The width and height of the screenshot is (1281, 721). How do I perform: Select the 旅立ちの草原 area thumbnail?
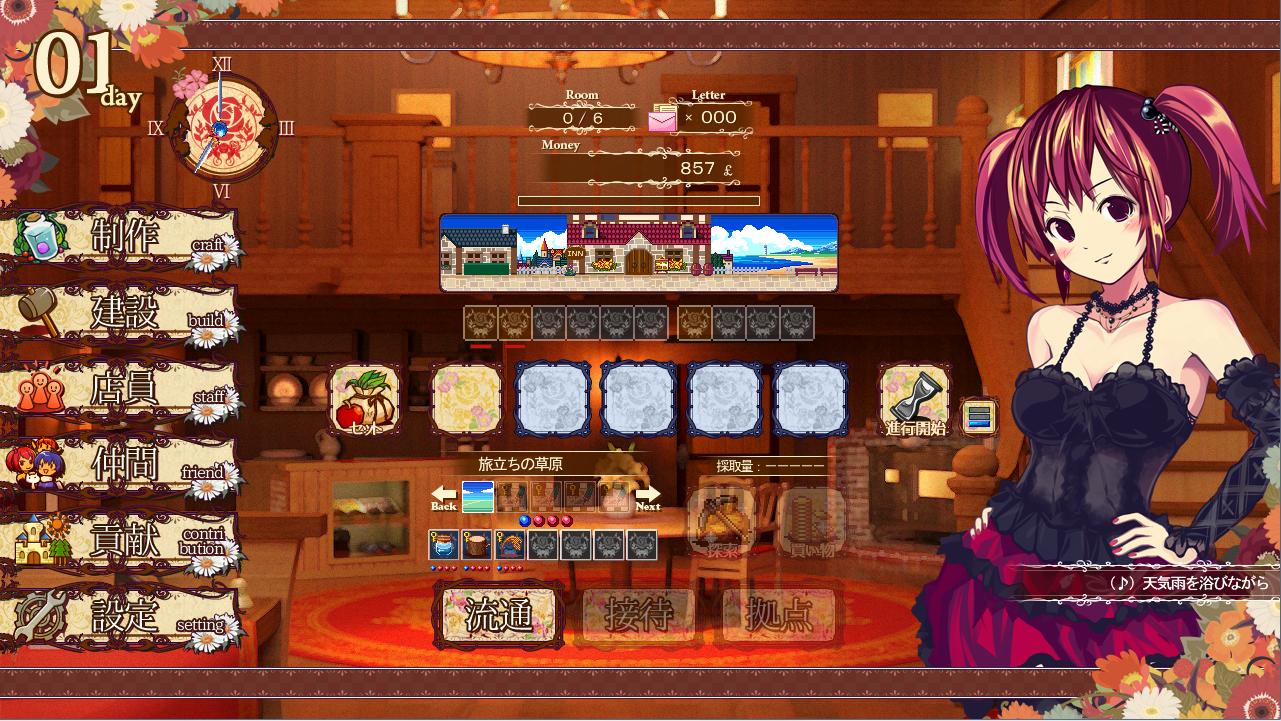(478, 494)
